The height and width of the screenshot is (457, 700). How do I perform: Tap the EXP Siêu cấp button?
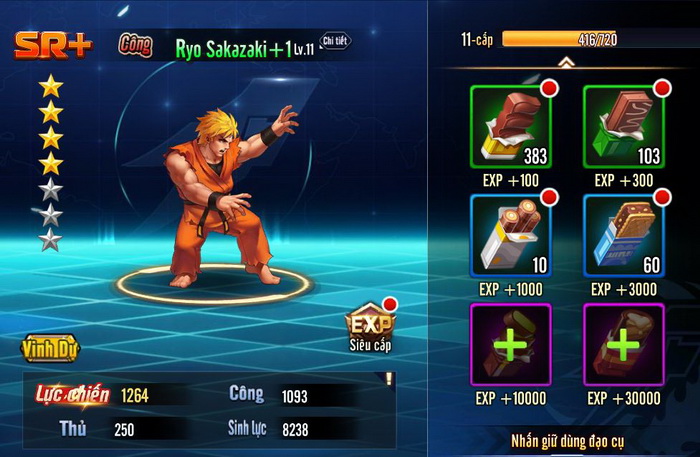[369, 325]
